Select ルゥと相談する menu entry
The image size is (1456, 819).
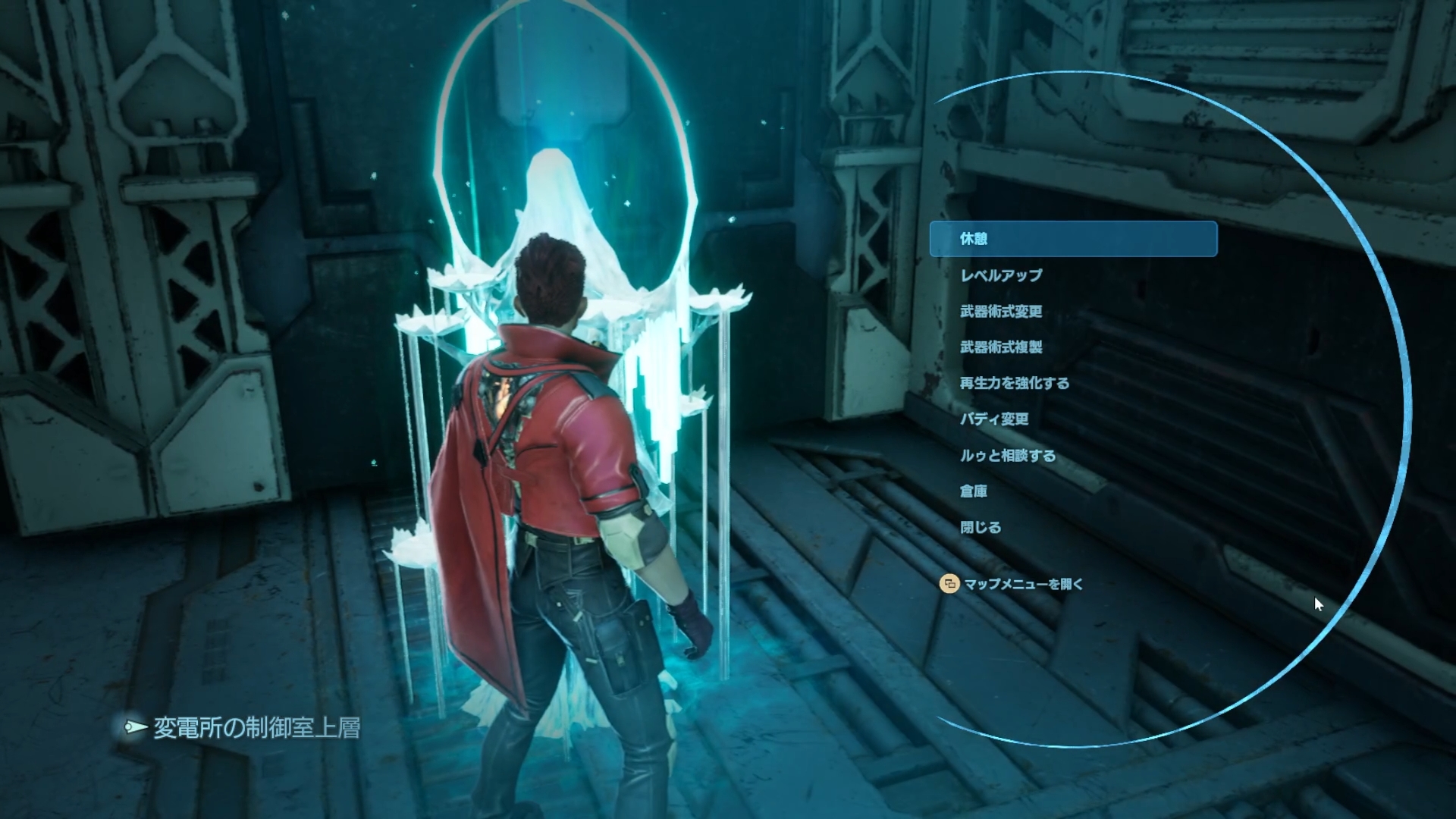(1007, 456)
